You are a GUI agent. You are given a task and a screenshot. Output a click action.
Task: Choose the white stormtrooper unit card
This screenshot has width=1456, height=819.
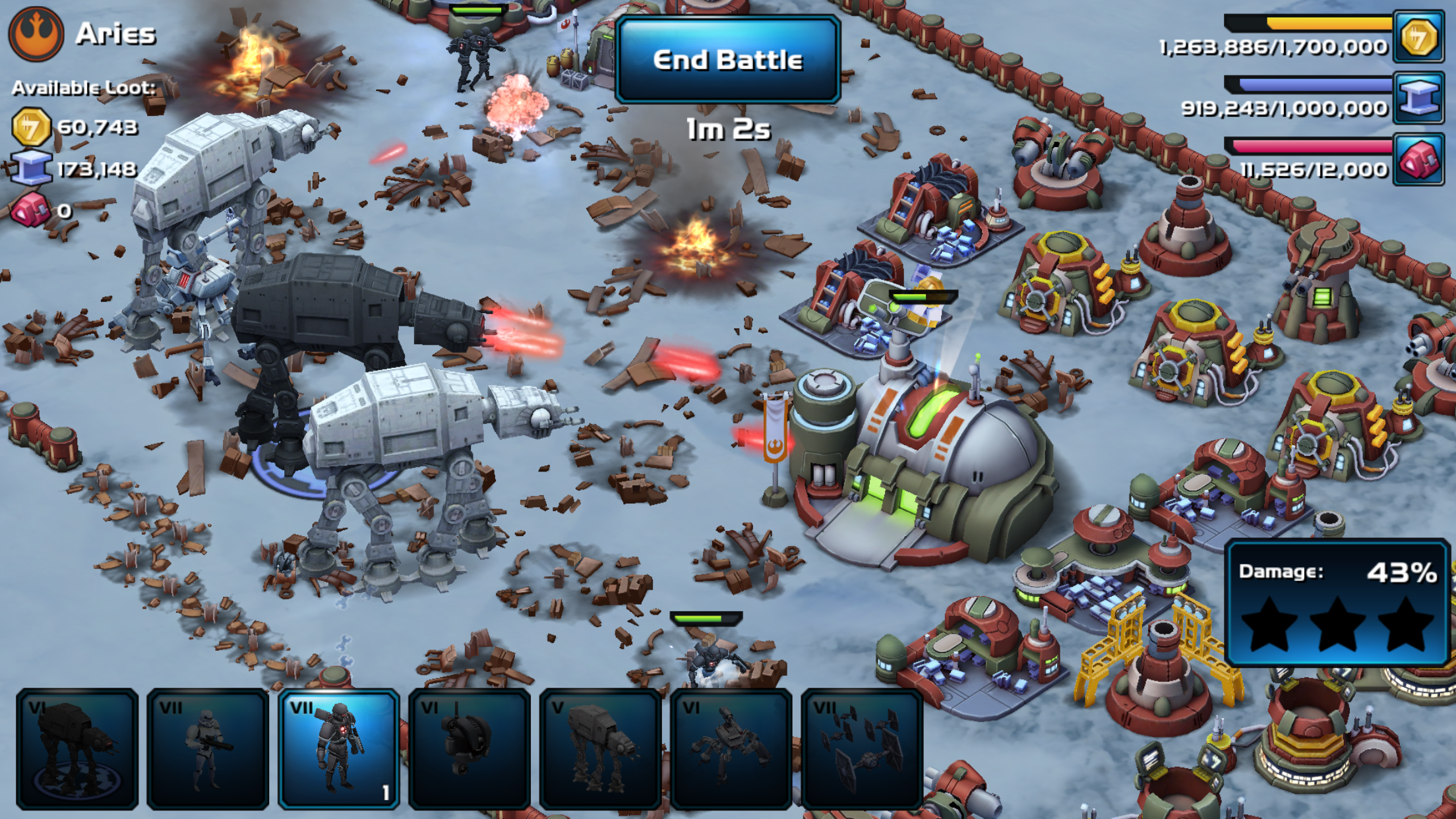pyautogui.click(x=208, y=749)
